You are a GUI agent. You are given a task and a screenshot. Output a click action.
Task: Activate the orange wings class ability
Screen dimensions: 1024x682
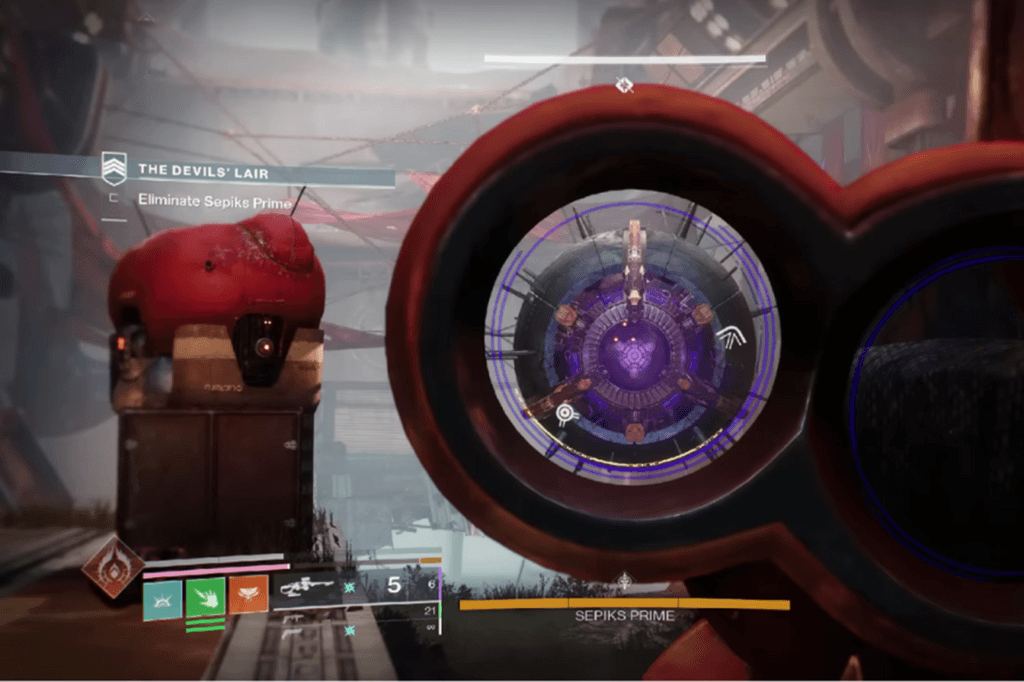pos(250,594)
